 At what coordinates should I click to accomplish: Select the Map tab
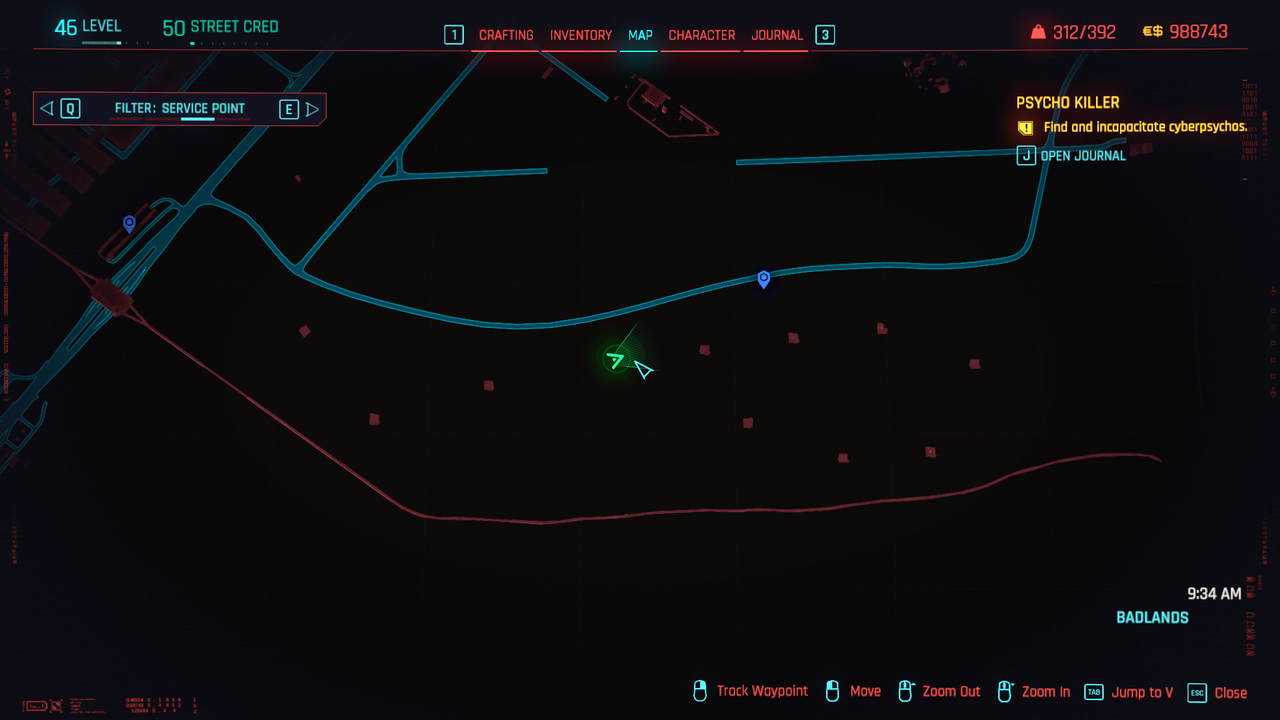pos(640,35)
